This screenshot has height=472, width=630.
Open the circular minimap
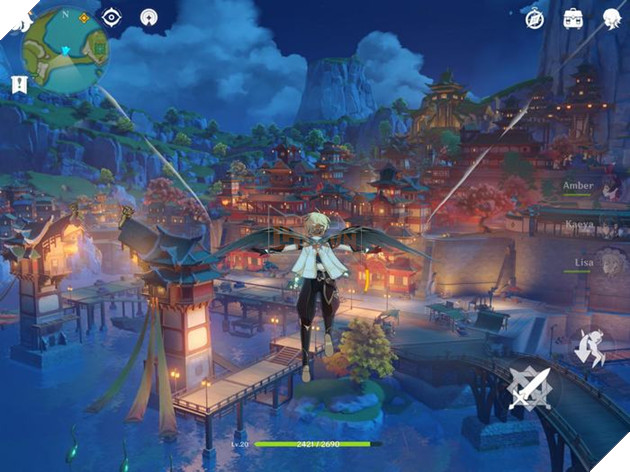pos(63,50)
